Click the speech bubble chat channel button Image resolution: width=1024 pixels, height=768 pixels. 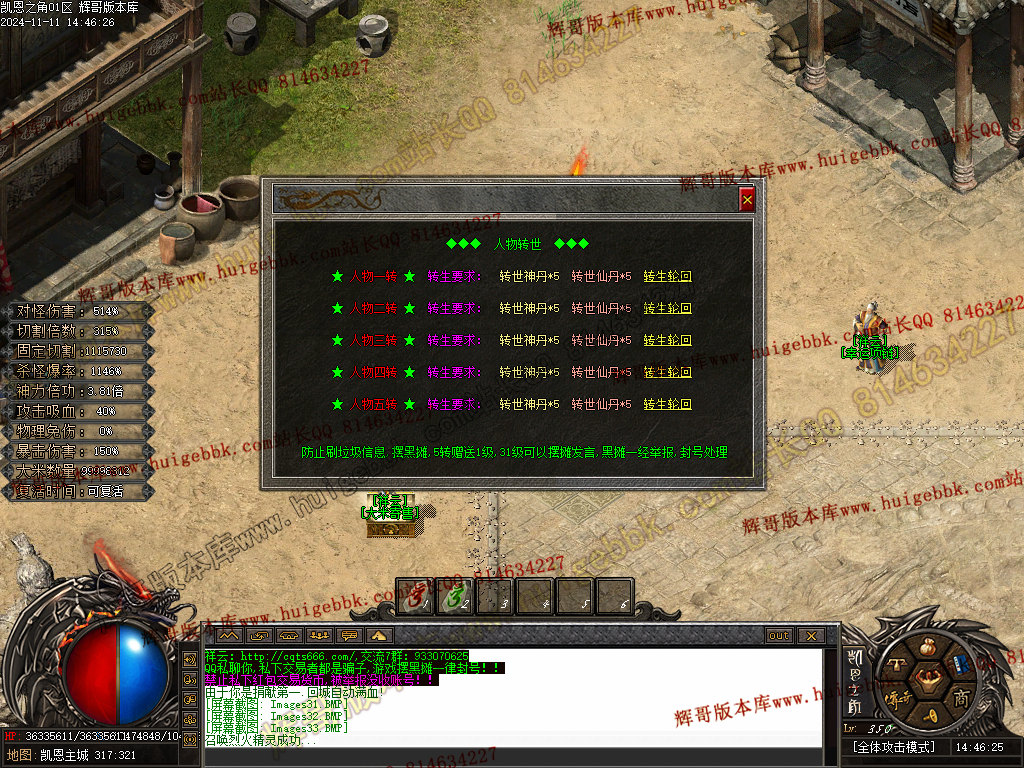(x=350, y=635)
